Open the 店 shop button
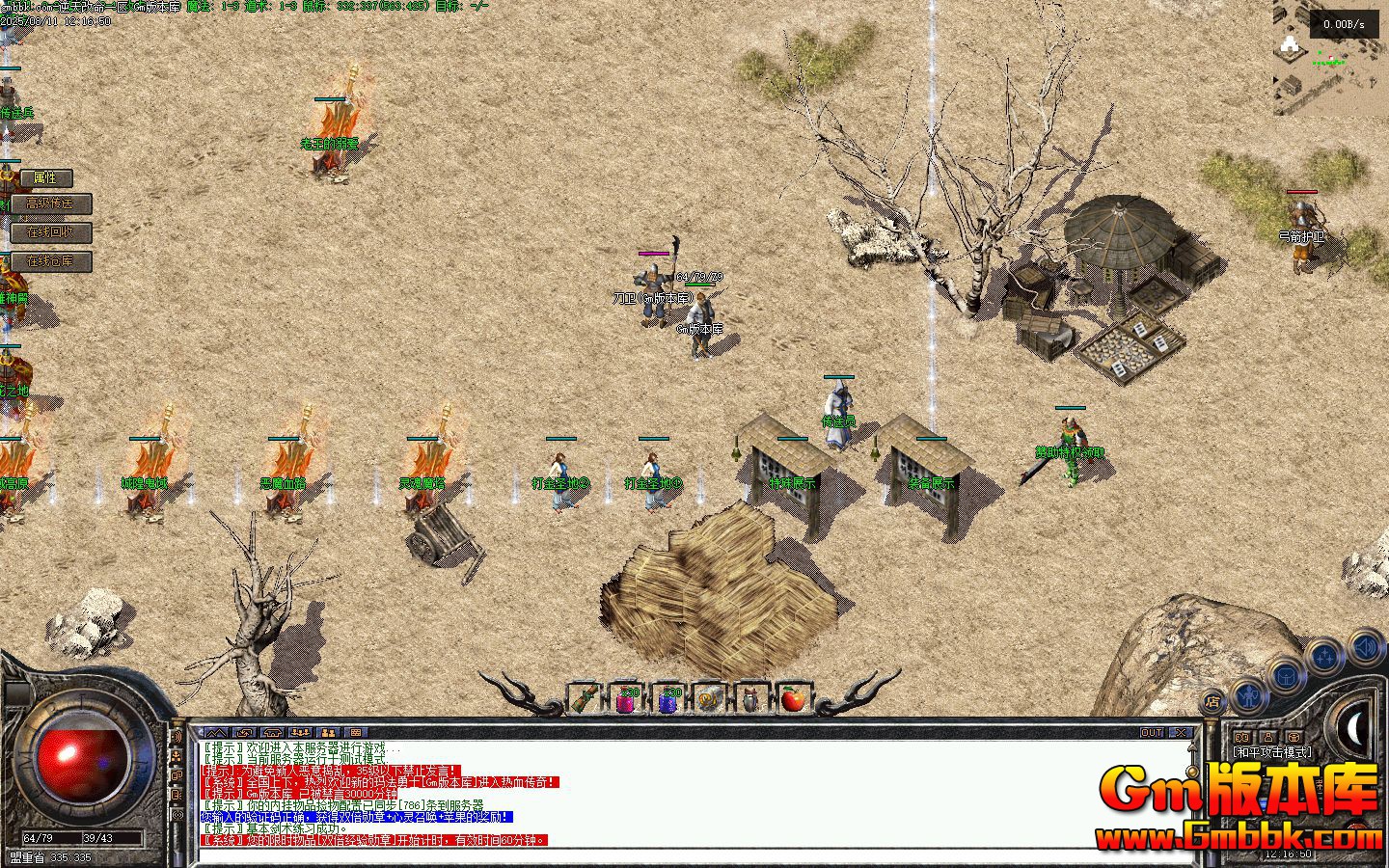1389x868 pixels. click(1213, 702)
